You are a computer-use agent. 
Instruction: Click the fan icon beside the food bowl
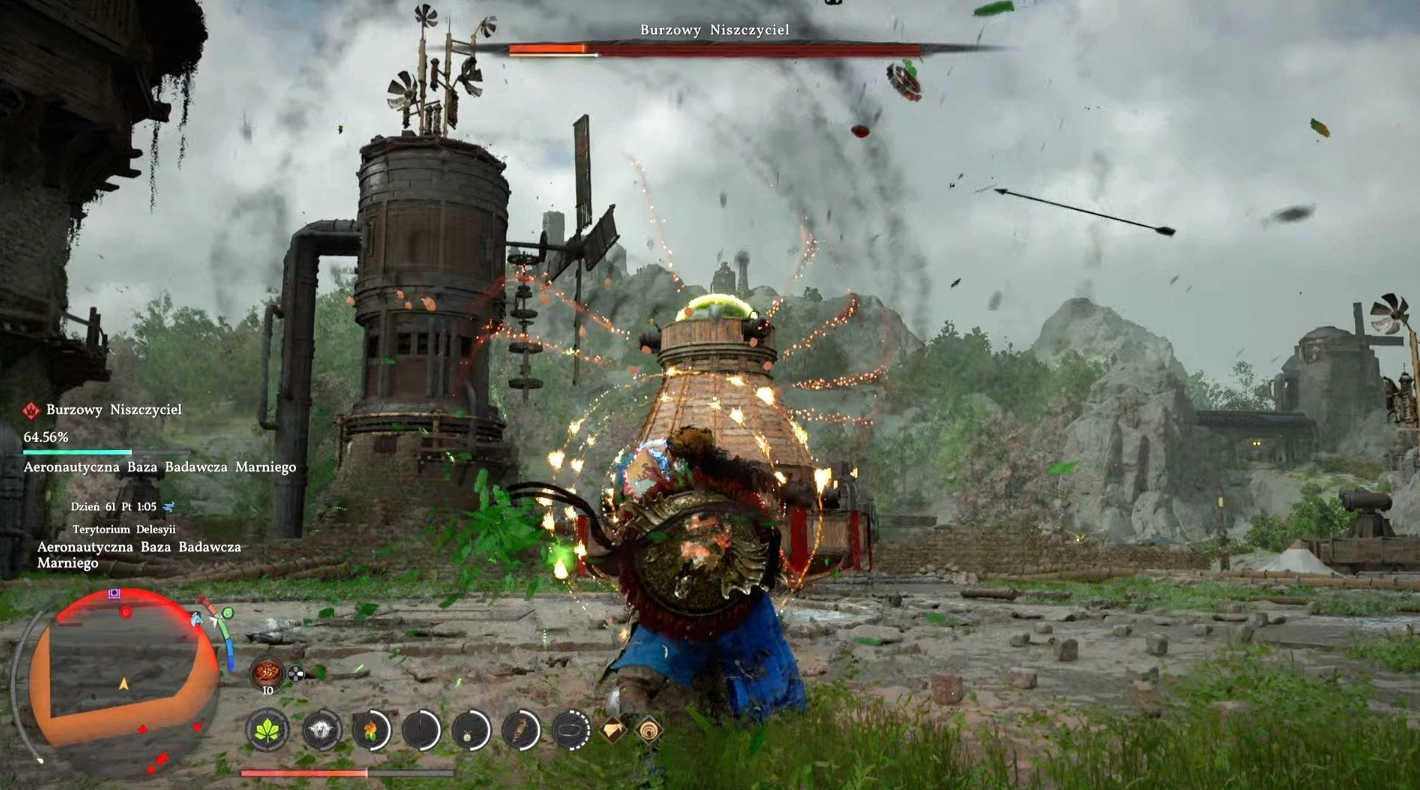[x=296, y=674]
